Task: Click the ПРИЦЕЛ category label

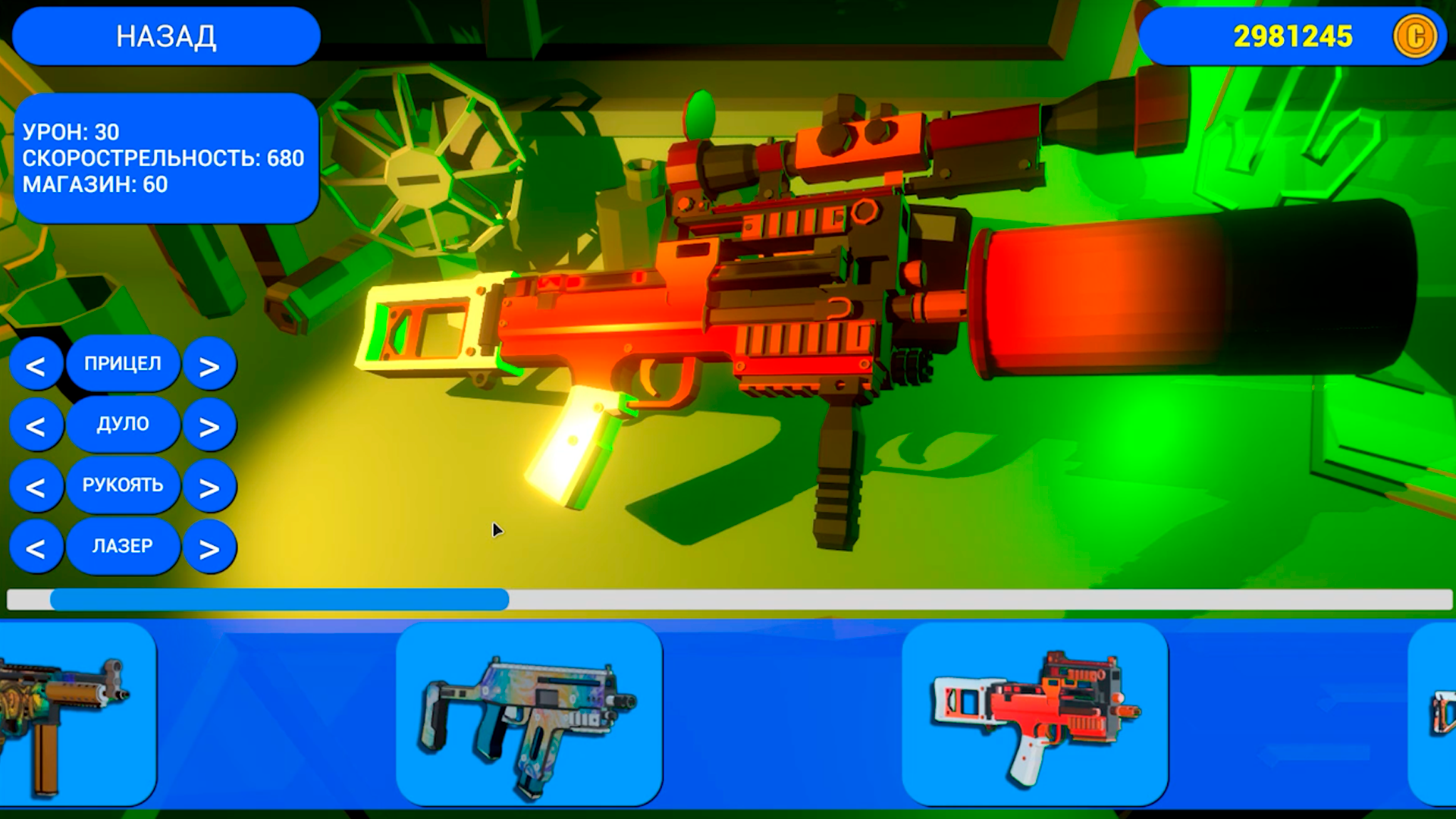Action: pyautogui.click(x=124, y=364)
